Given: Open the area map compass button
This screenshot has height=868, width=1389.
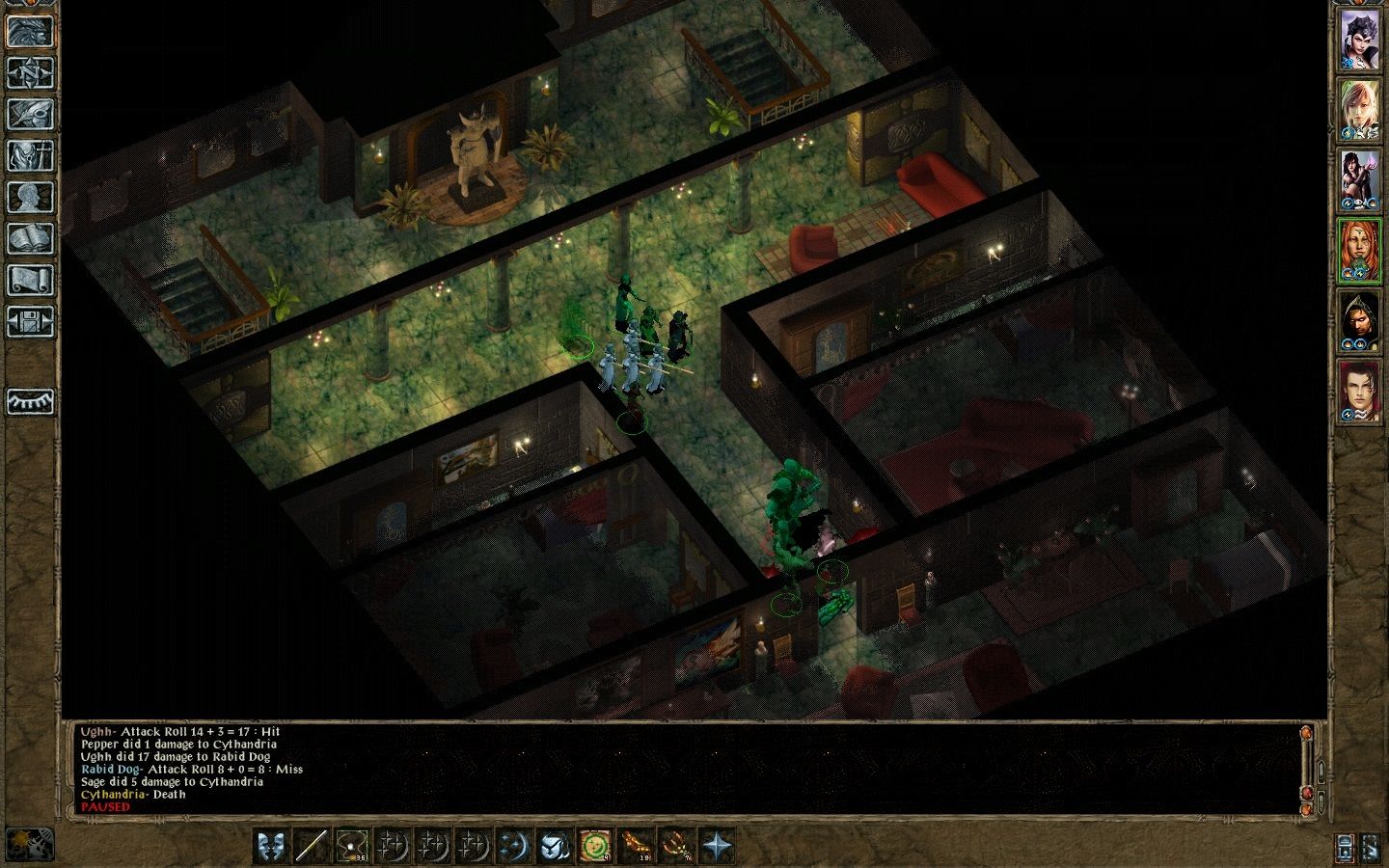Looking at the screenshot, I should coord(31,72).
